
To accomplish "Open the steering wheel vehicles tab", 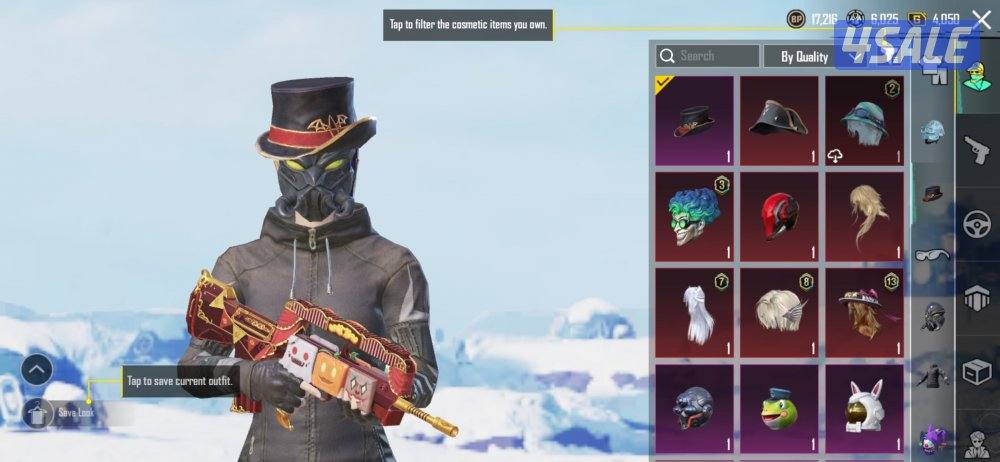I will pyautogui.click(x=977, y=225).
